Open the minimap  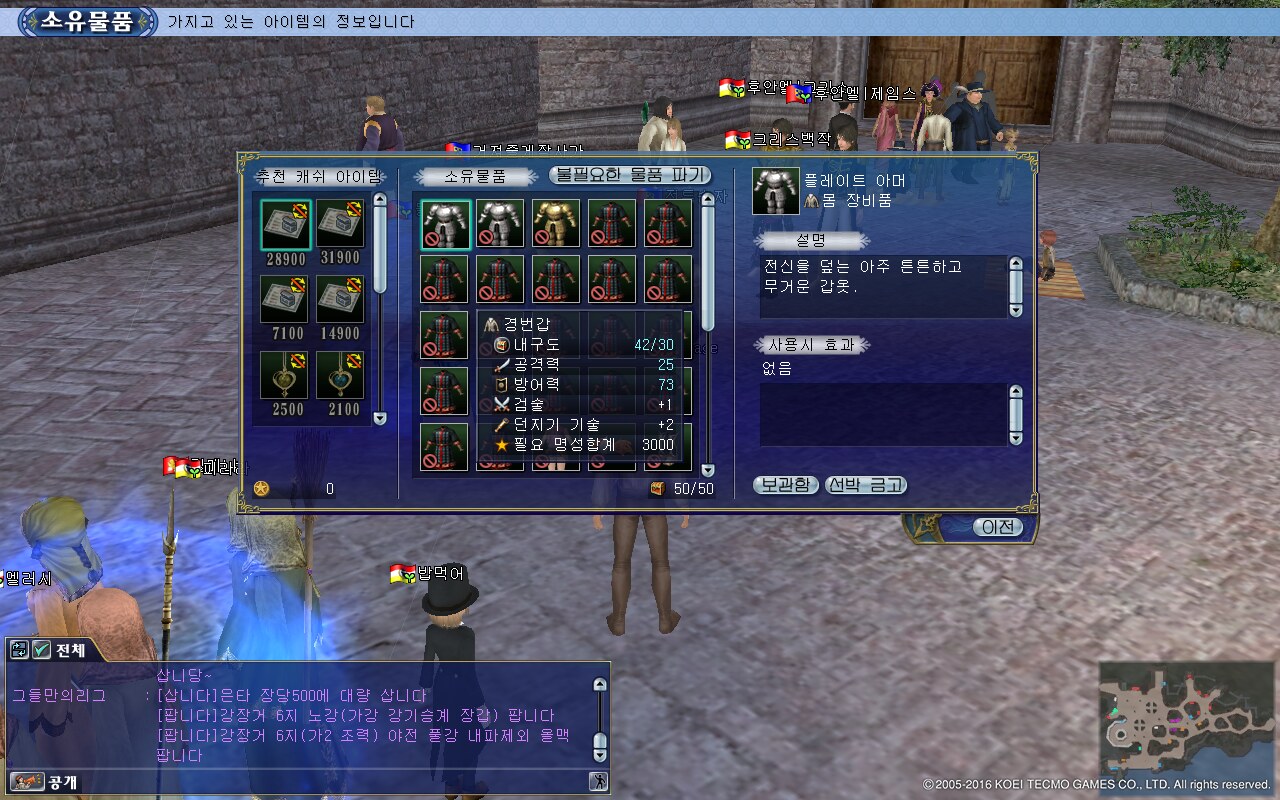(1185, 717)
